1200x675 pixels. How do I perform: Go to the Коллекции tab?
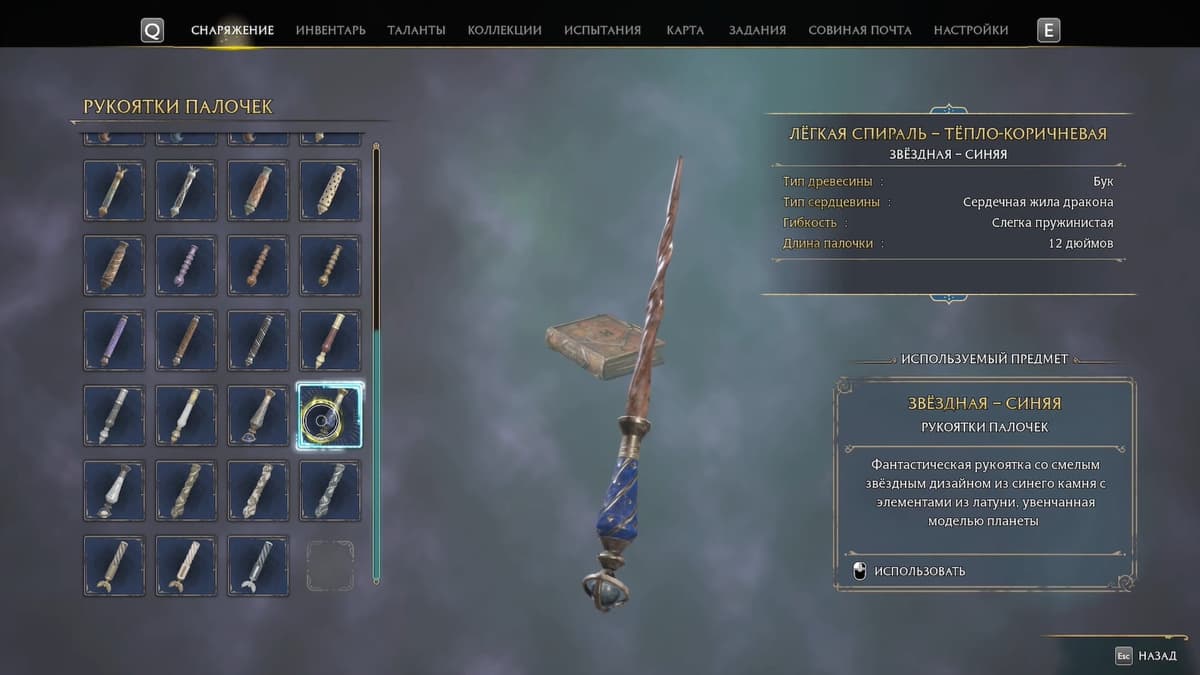(x=504, y=30)
